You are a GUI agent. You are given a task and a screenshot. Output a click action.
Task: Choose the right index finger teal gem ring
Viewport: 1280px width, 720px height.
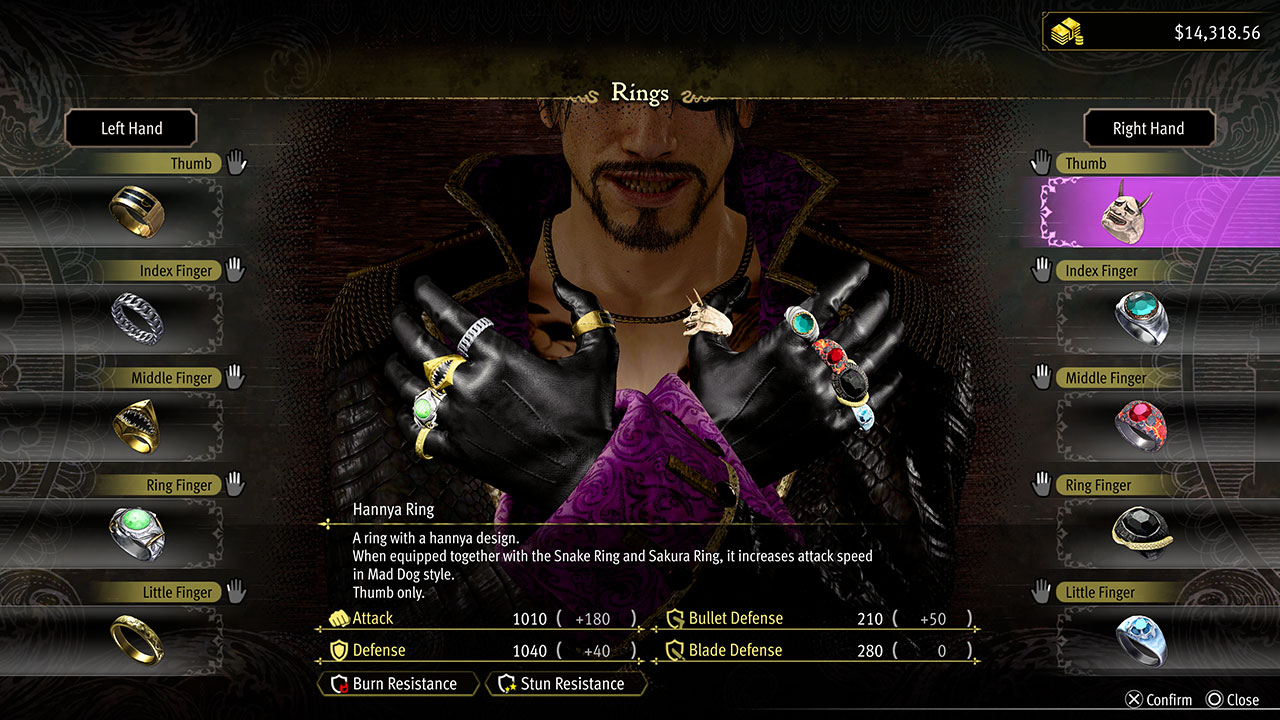click(x=1141, y=316)
